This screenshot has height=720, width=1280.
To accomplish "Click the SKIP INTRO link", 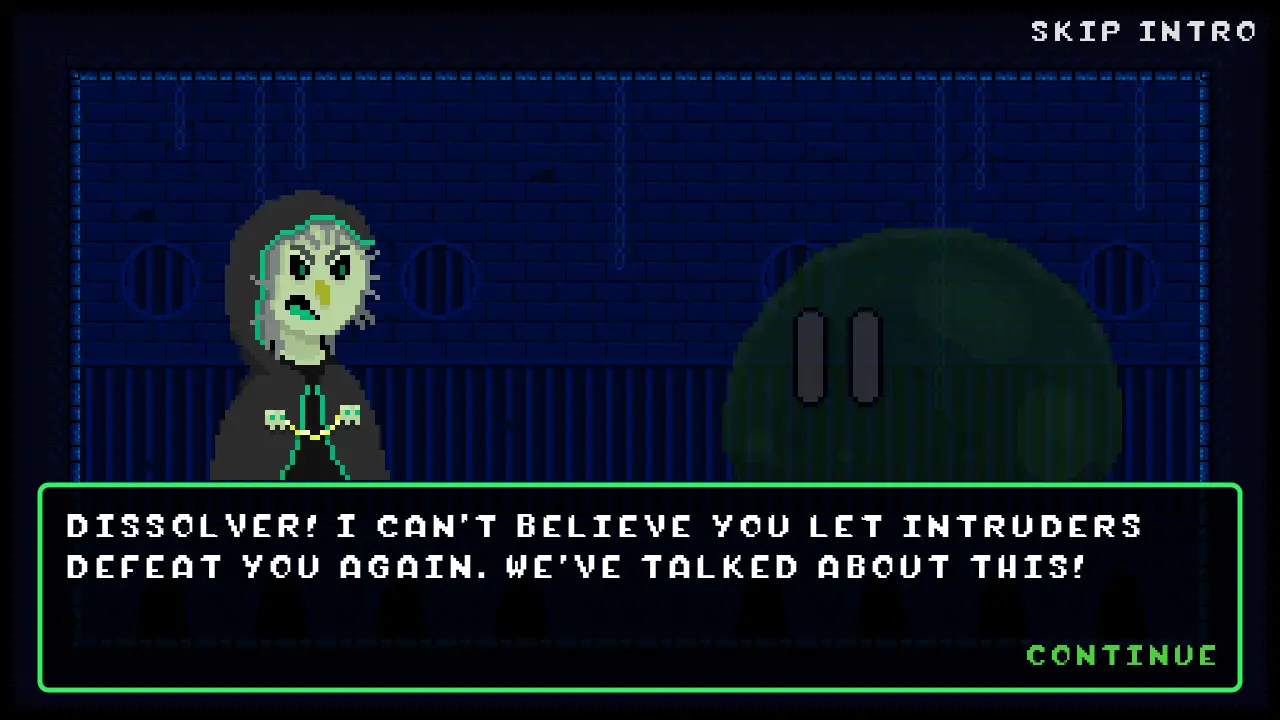I will tap(1143, 31).
